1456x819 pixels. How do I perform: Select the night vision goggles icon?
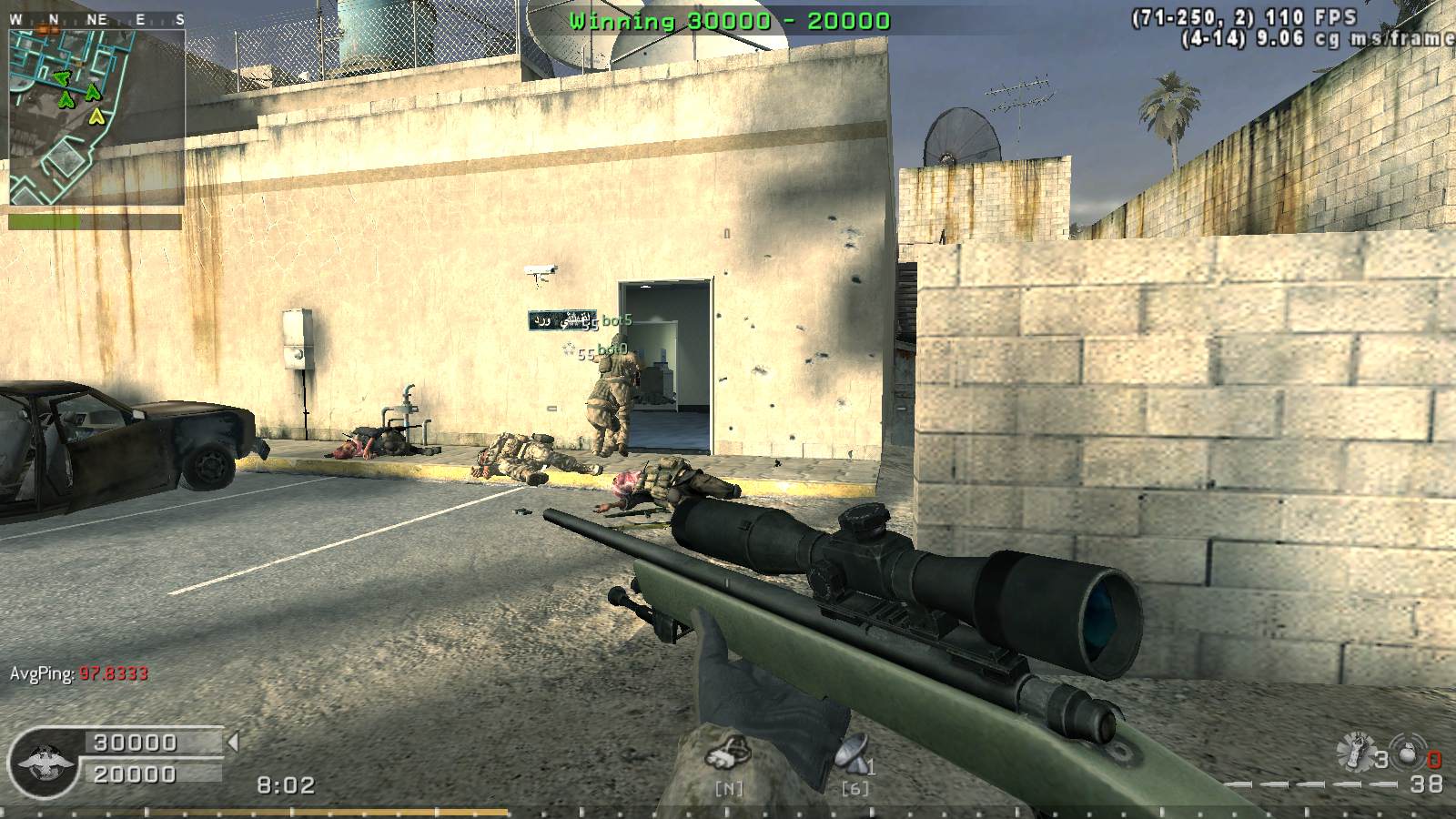point(728,754)
